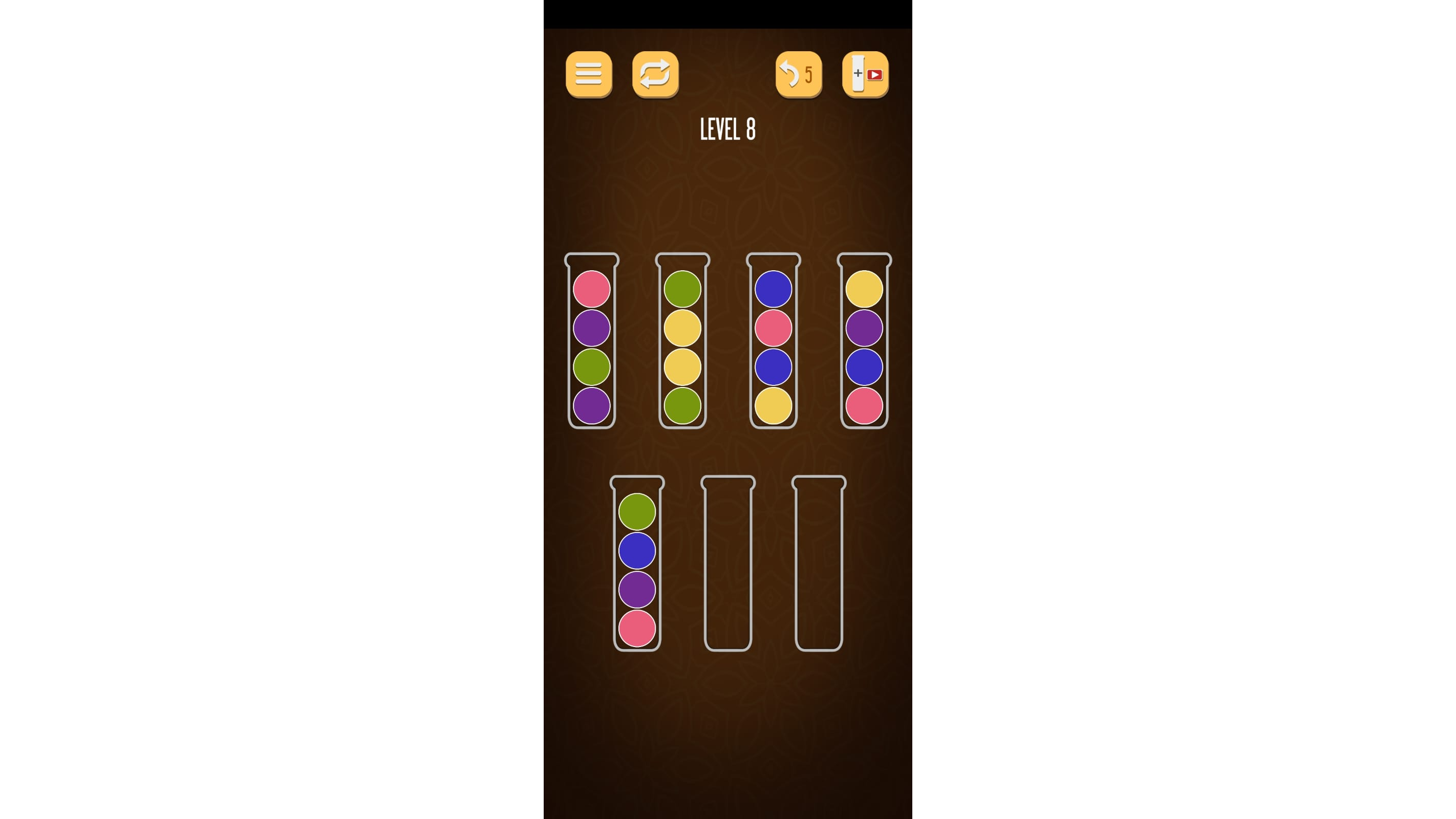The height and width of the screenshot is (819, 1456).
Task: Add an extra tube by watching an ad
Action: point(865,74)
